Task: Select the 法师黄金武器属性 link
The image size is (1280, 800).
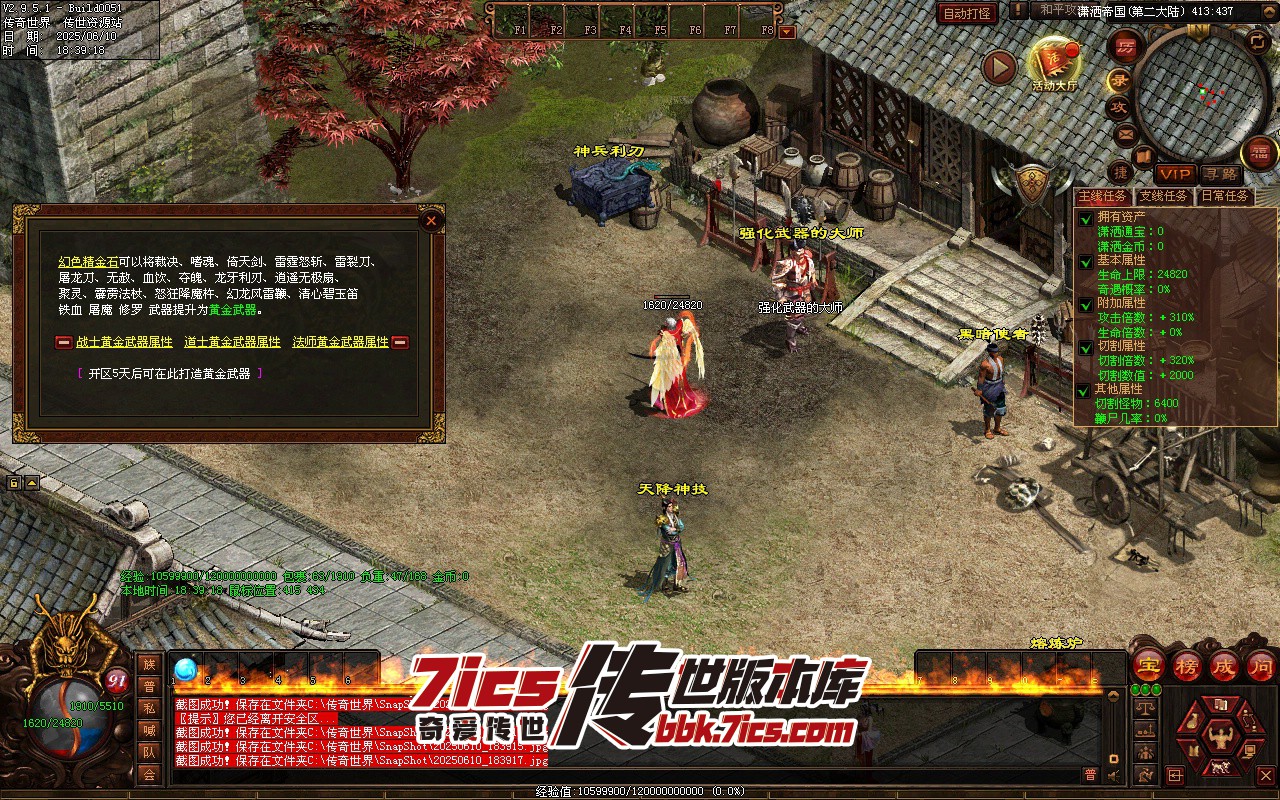Action: pyautogui.click(x=340, y=342)
